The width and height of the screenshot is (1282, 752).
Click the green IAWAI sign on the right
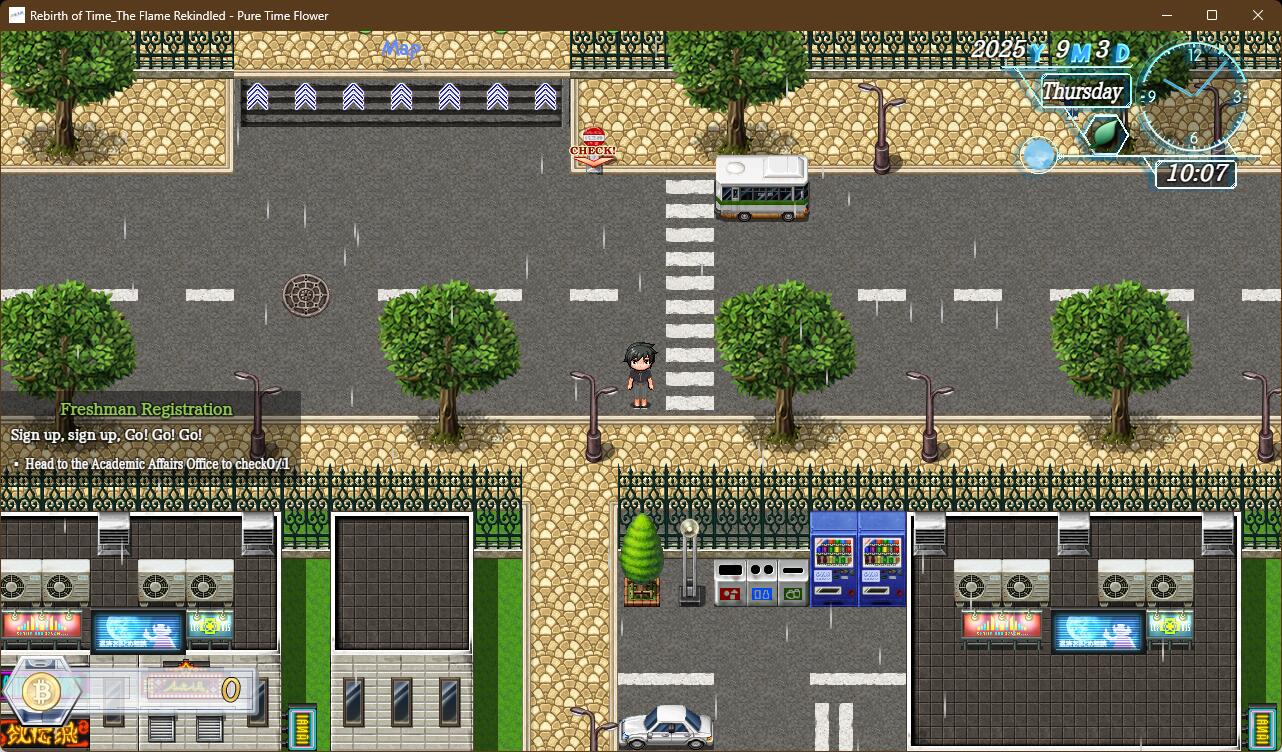pos(1261,726)
